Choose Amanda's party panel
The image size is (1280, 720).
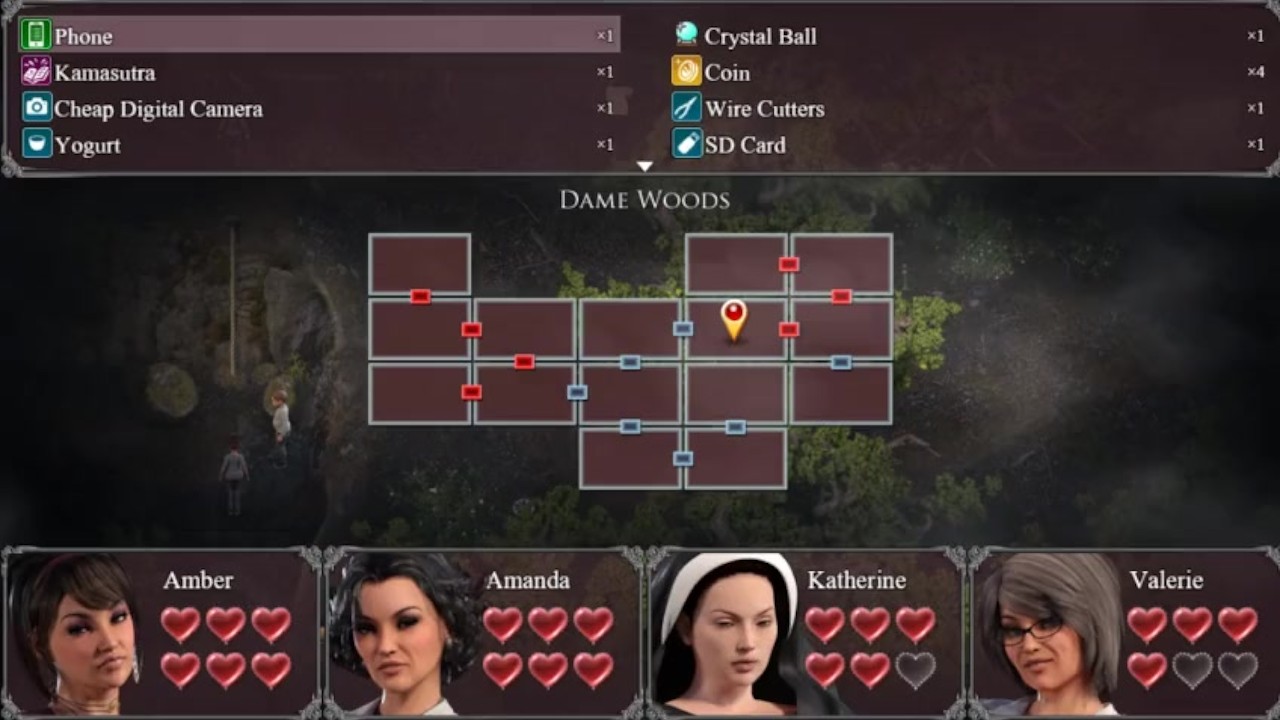tap(484, 632)
